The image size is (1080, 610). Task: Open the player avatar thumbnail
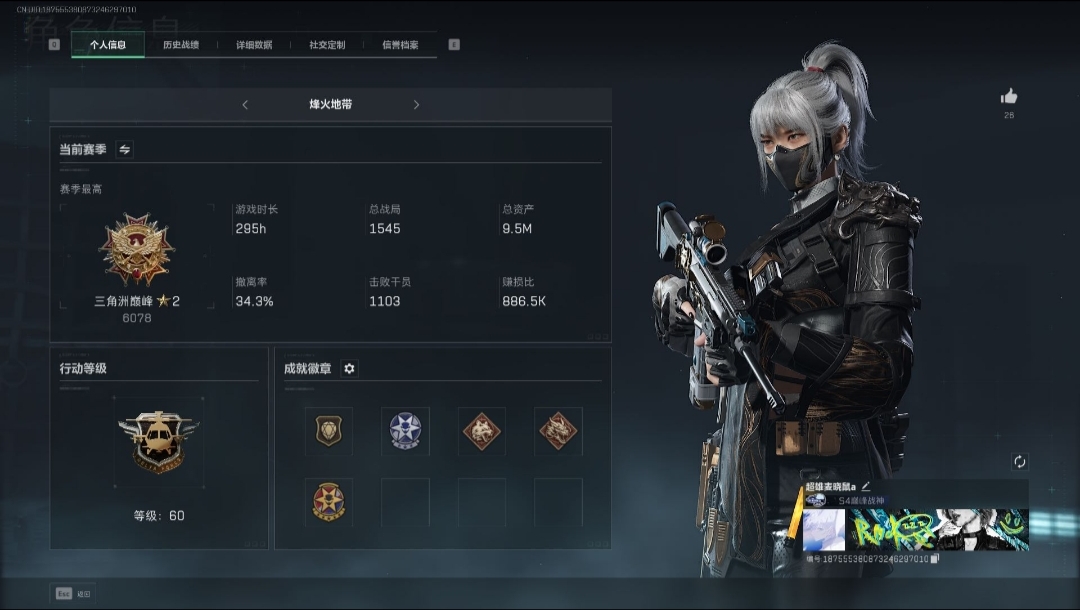tap(824, 530)
